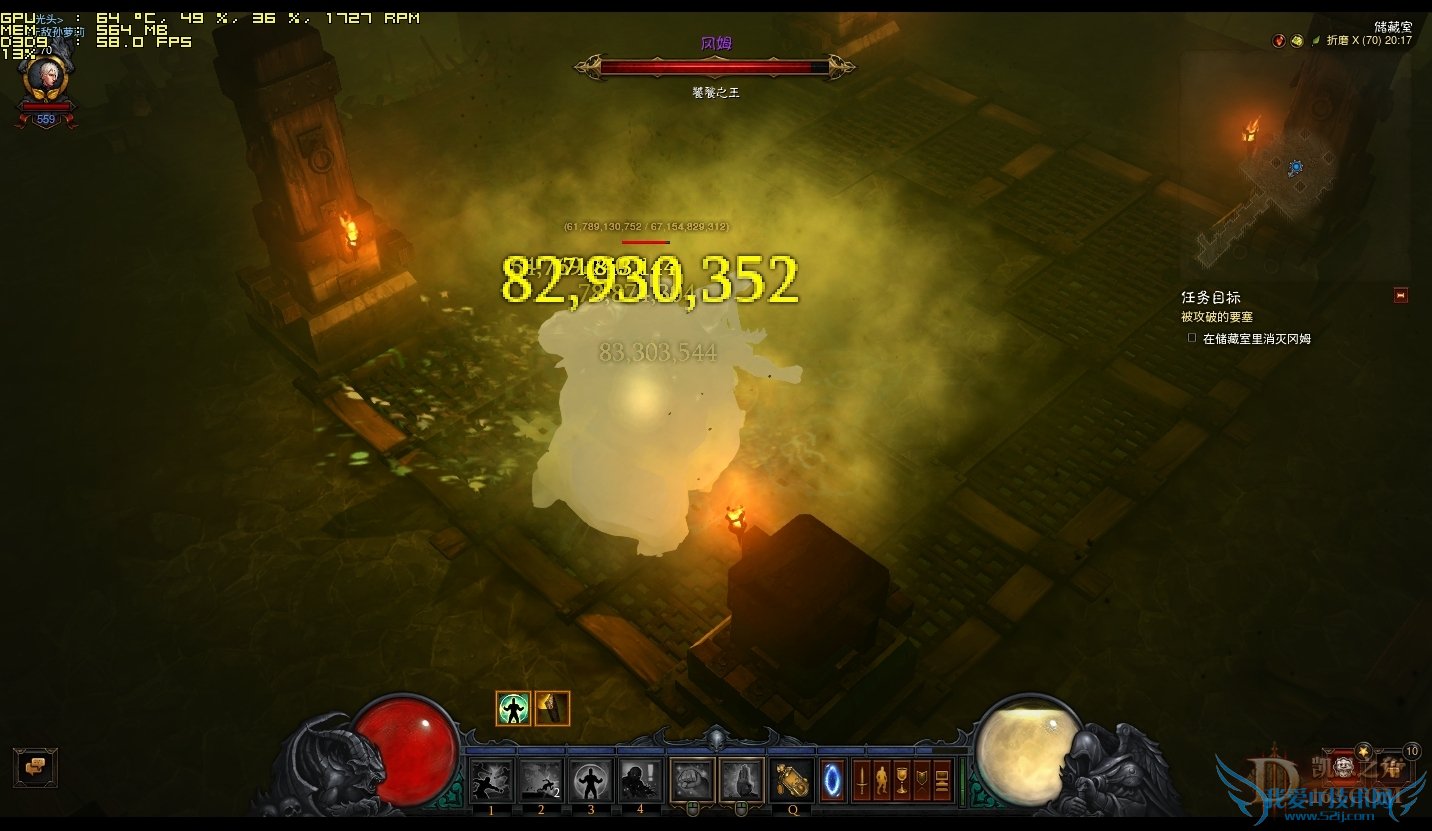
Task: Open the banner menu button
Action: 922,780
